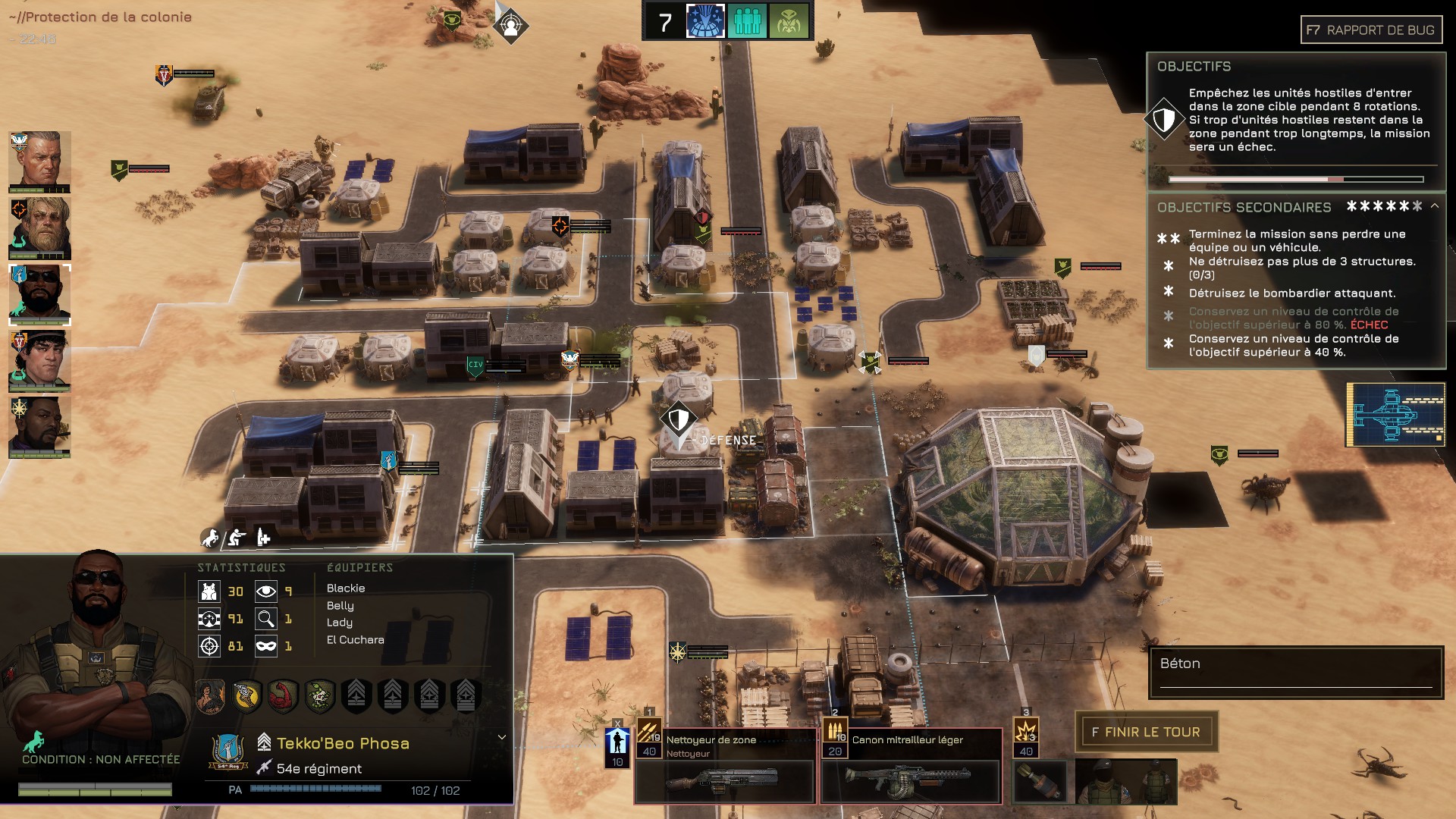End the turn with Finir le tour
Screen dimensions: 1456x819
point(1146,732)
